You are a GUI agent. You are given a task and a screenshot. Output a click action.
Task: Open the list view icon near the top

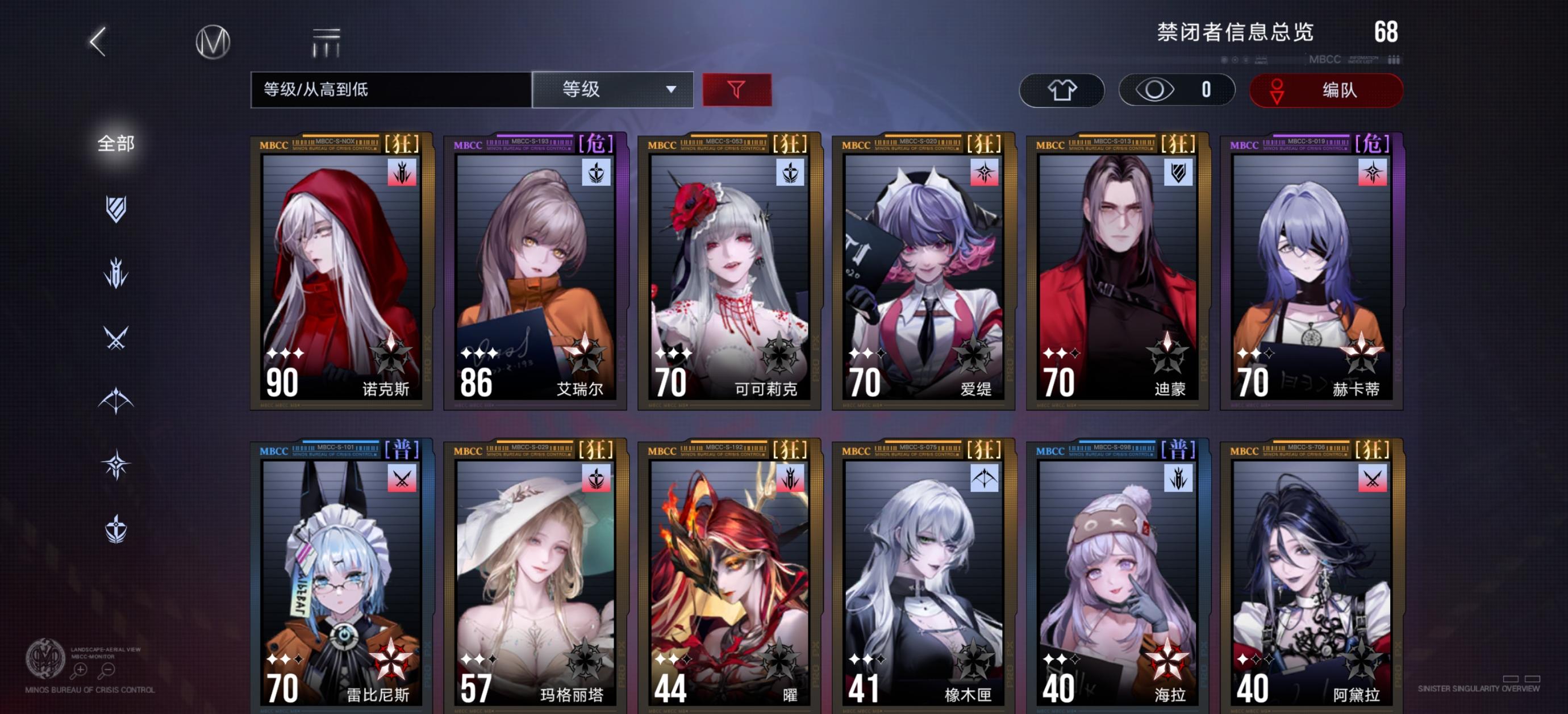(326, 43)
